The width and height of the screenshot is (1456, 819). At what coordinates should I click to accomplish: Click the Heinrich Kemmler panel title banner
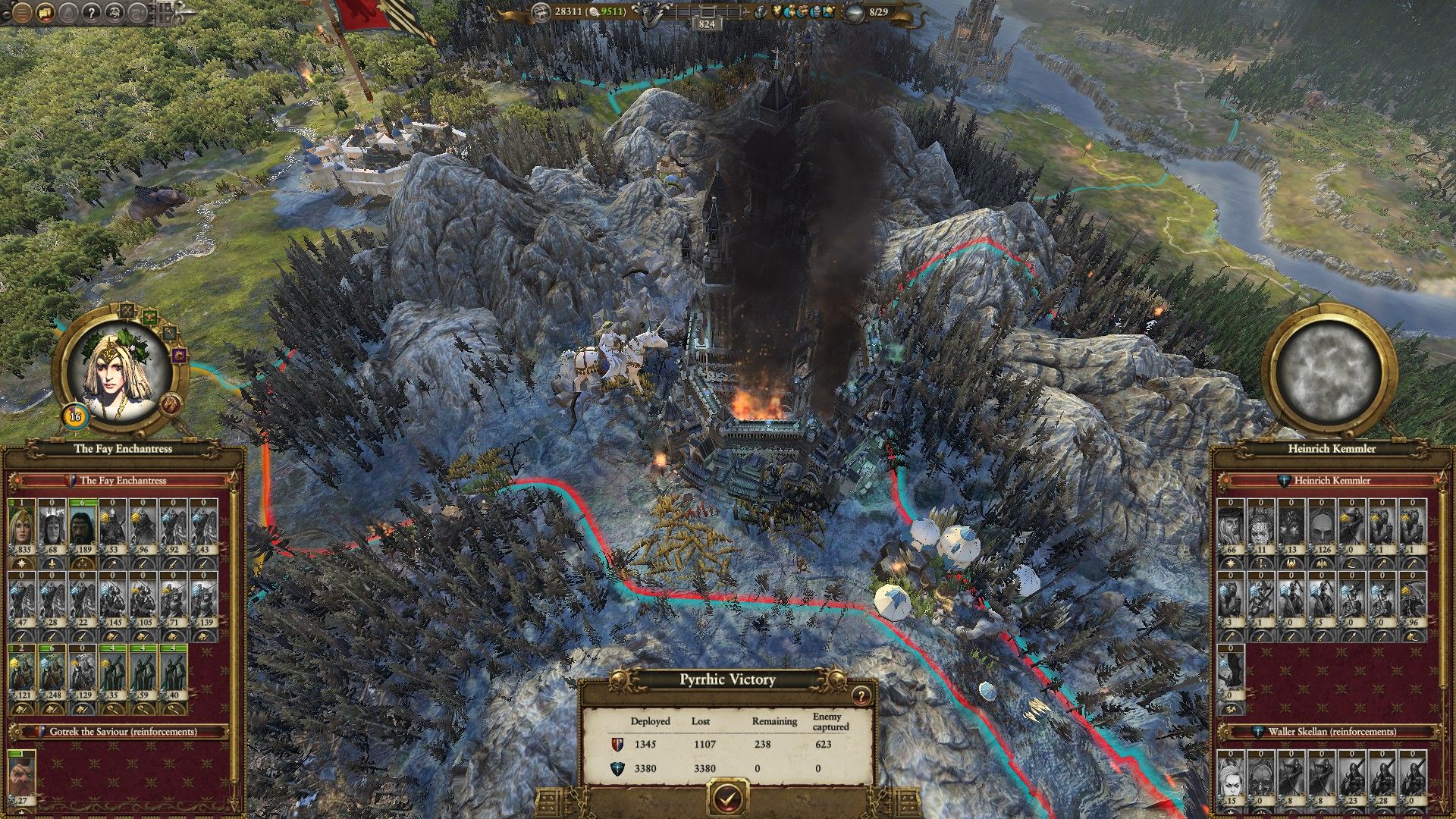pos(1333,449)
